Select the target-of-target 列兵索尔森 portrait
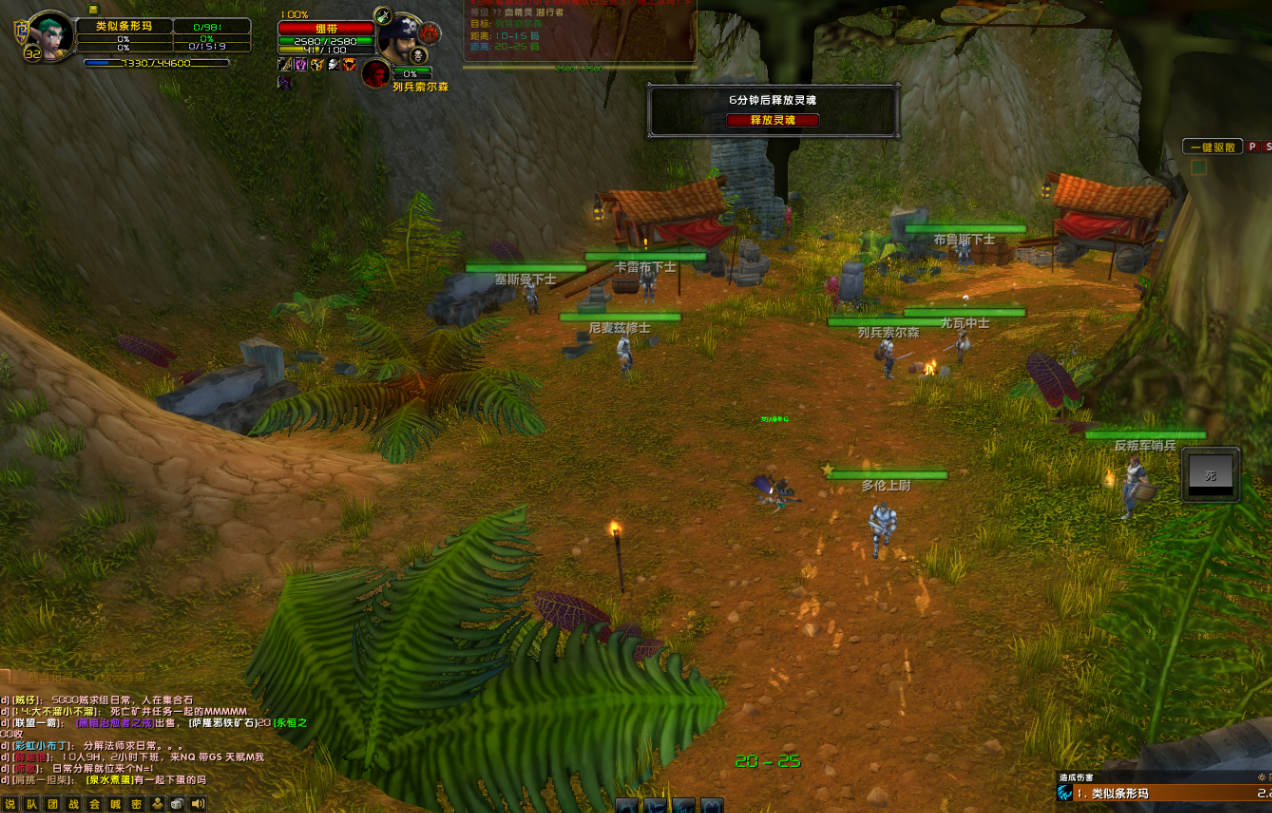 click(x=376, y=73)
